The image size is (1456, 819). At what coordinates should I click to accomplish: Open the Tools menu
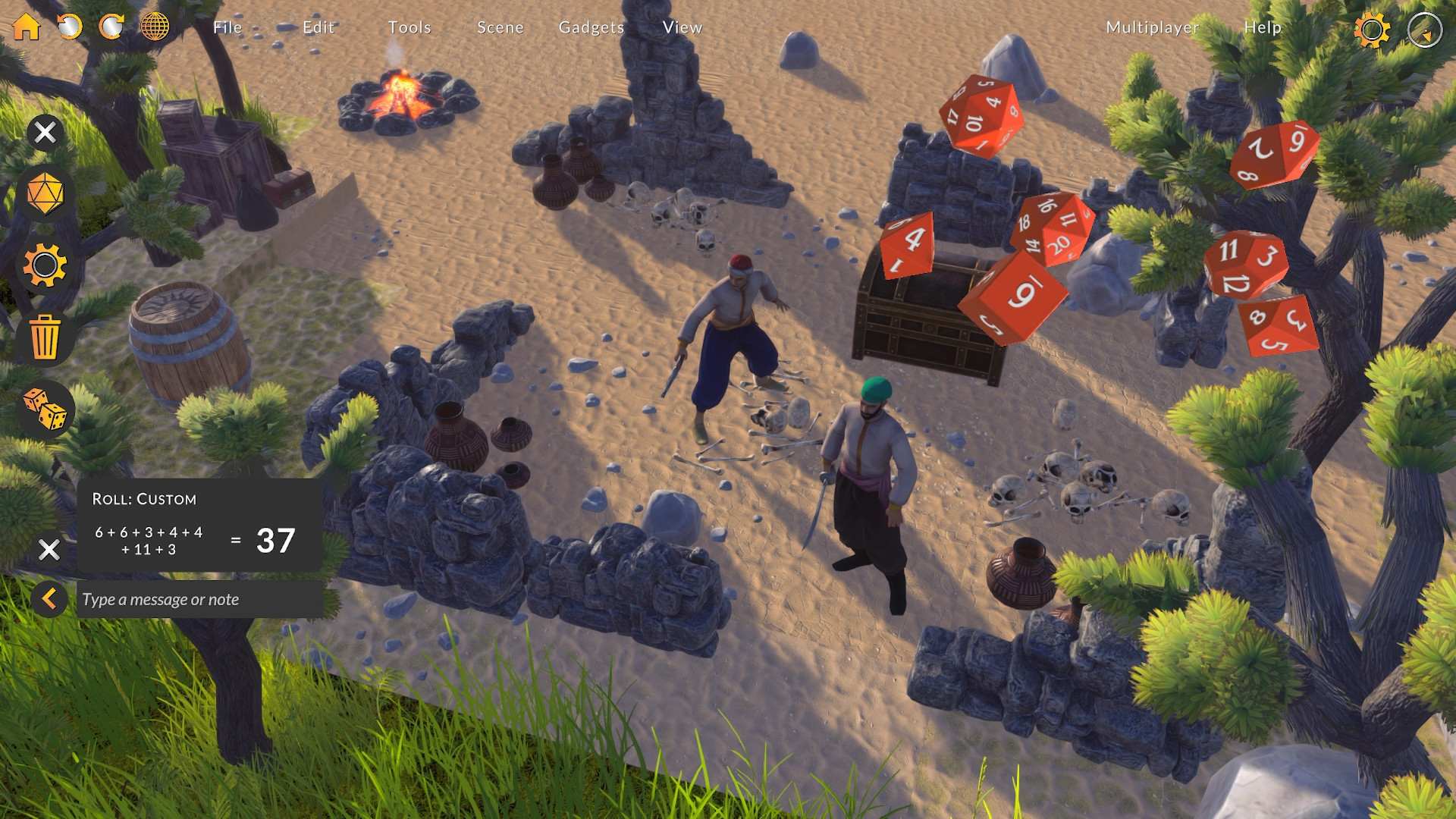[409, 27]
